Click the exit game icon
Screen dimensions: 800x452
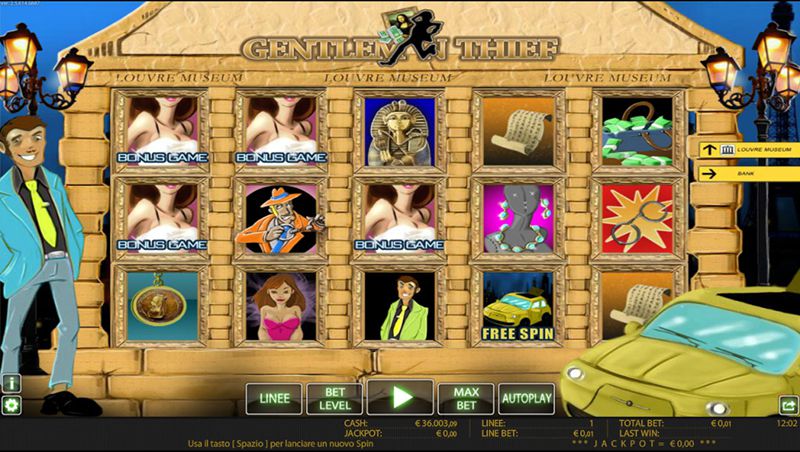[788, 405]
